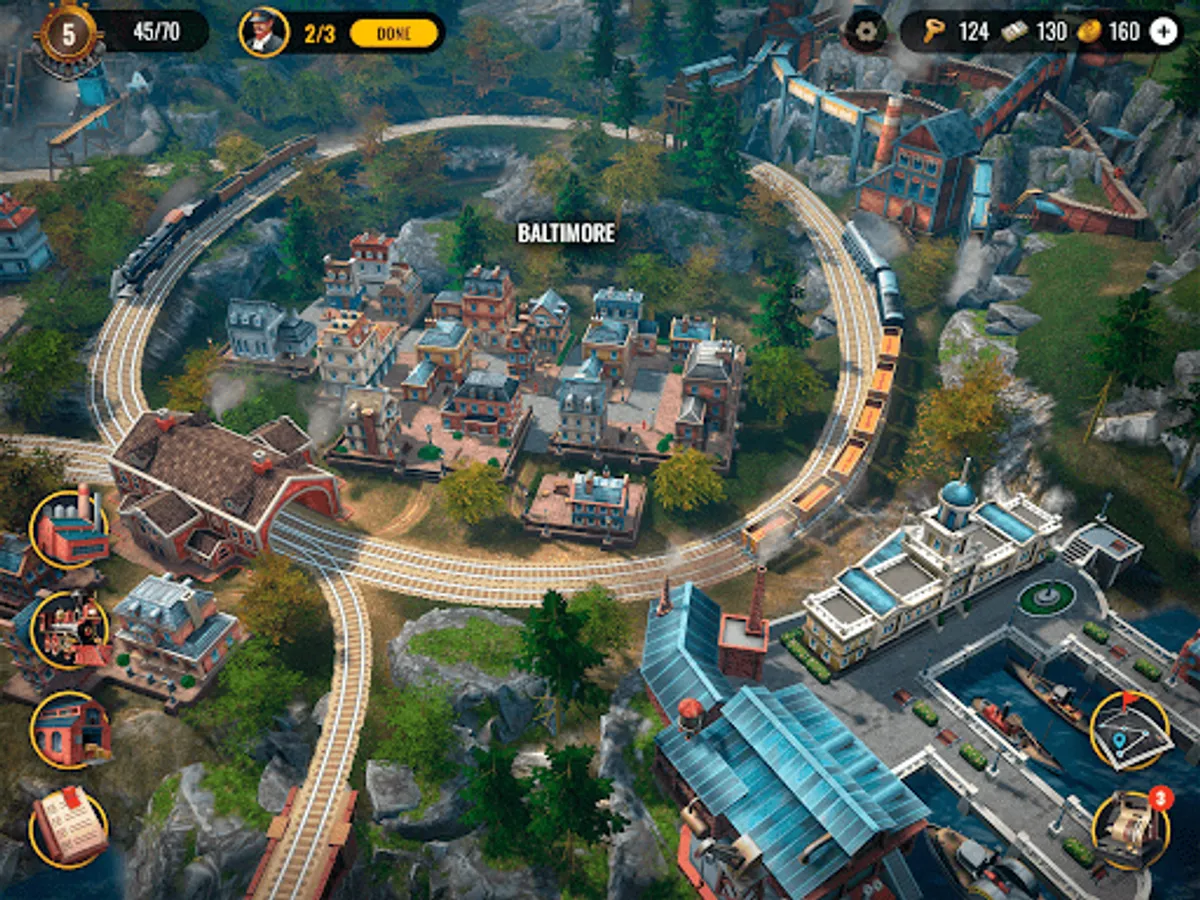This screenshot has height=900, width=1200.
Task: Select the conductor portrait icon
Action: pyautogui.click(x=264, y=32)
